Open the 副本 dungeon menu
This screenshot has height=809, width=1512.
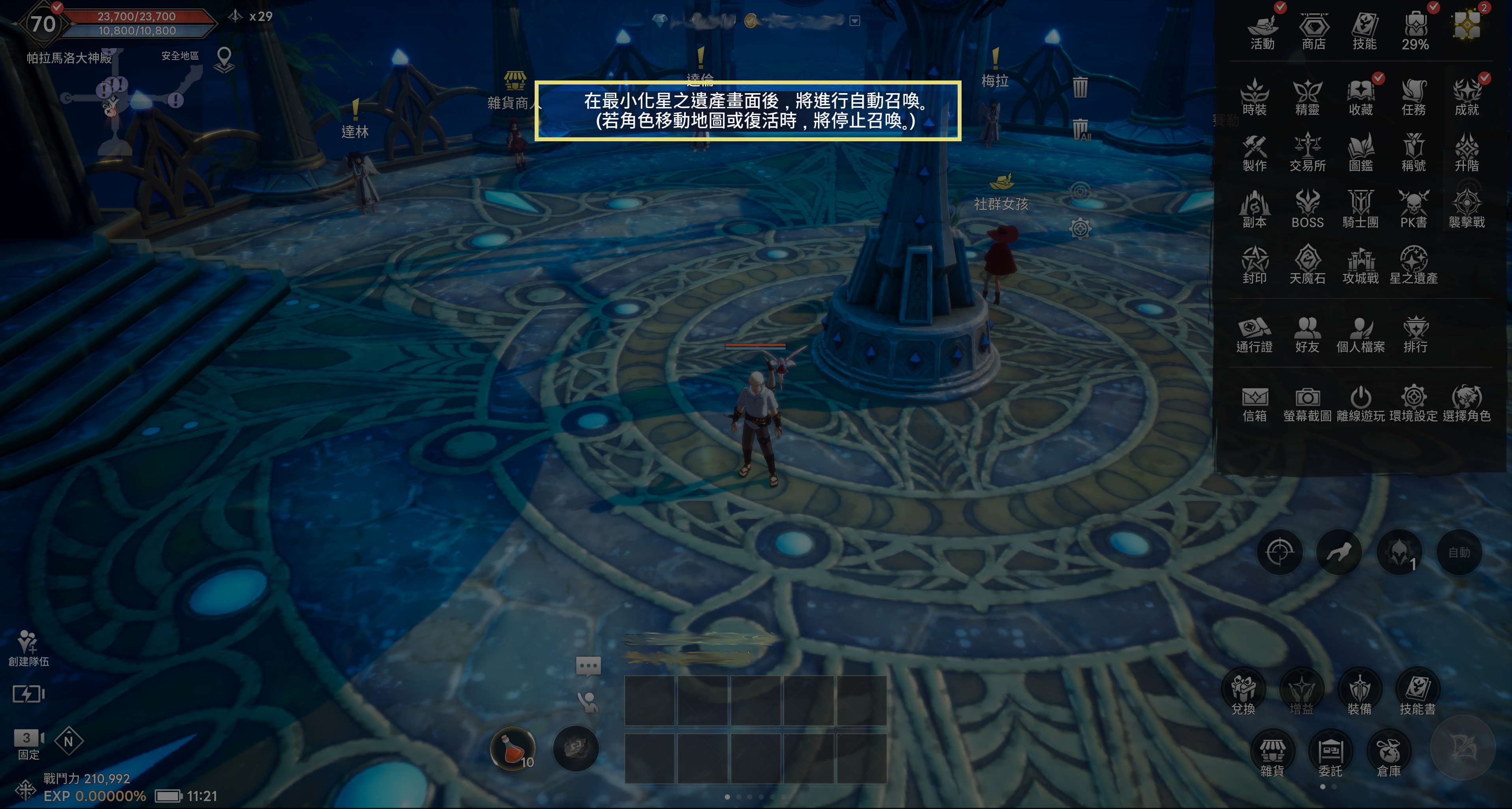(x=1254, y=208)
